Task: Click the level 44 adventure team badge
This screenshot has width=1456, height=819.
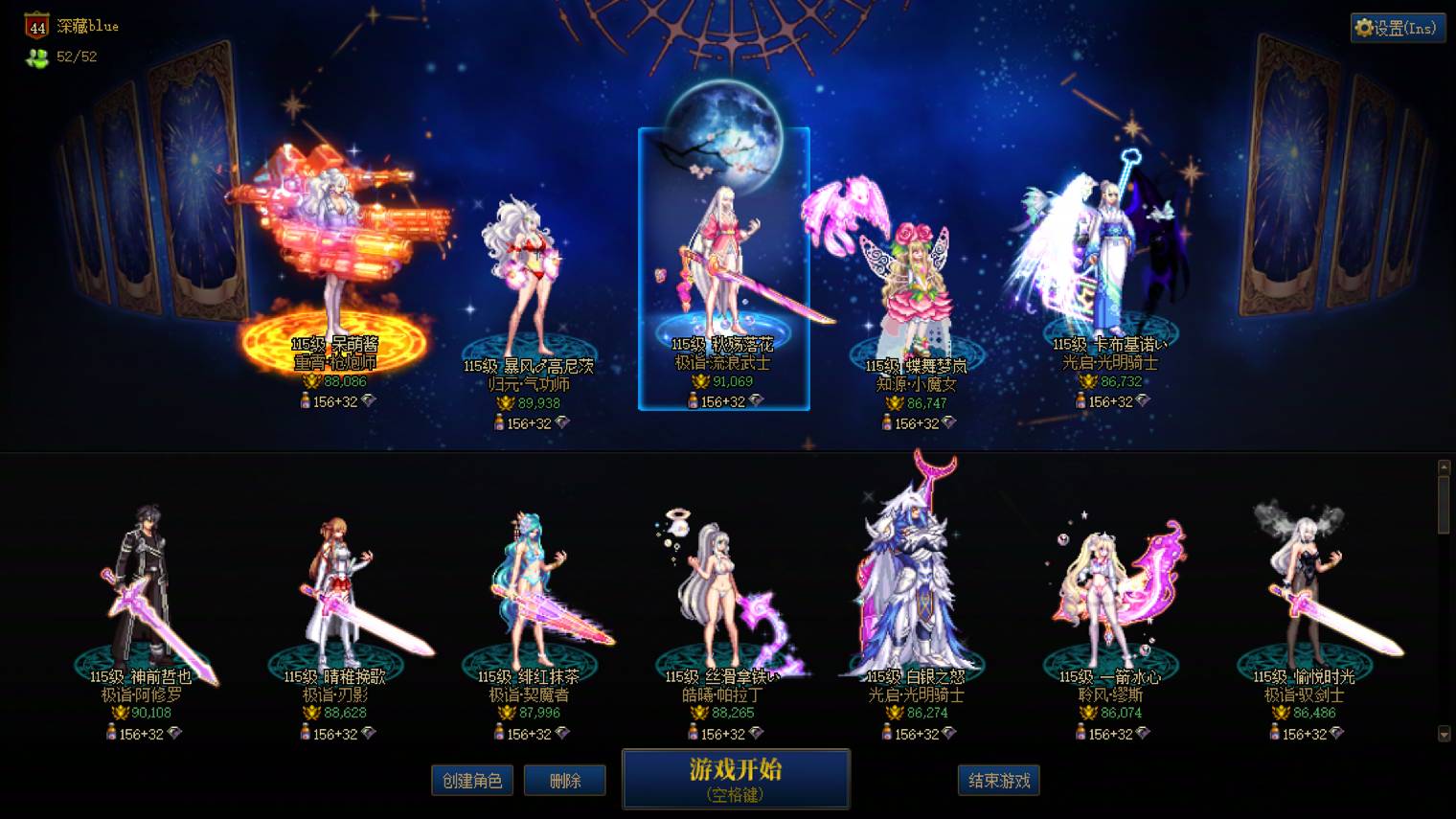Action: [x=35, y=26]
